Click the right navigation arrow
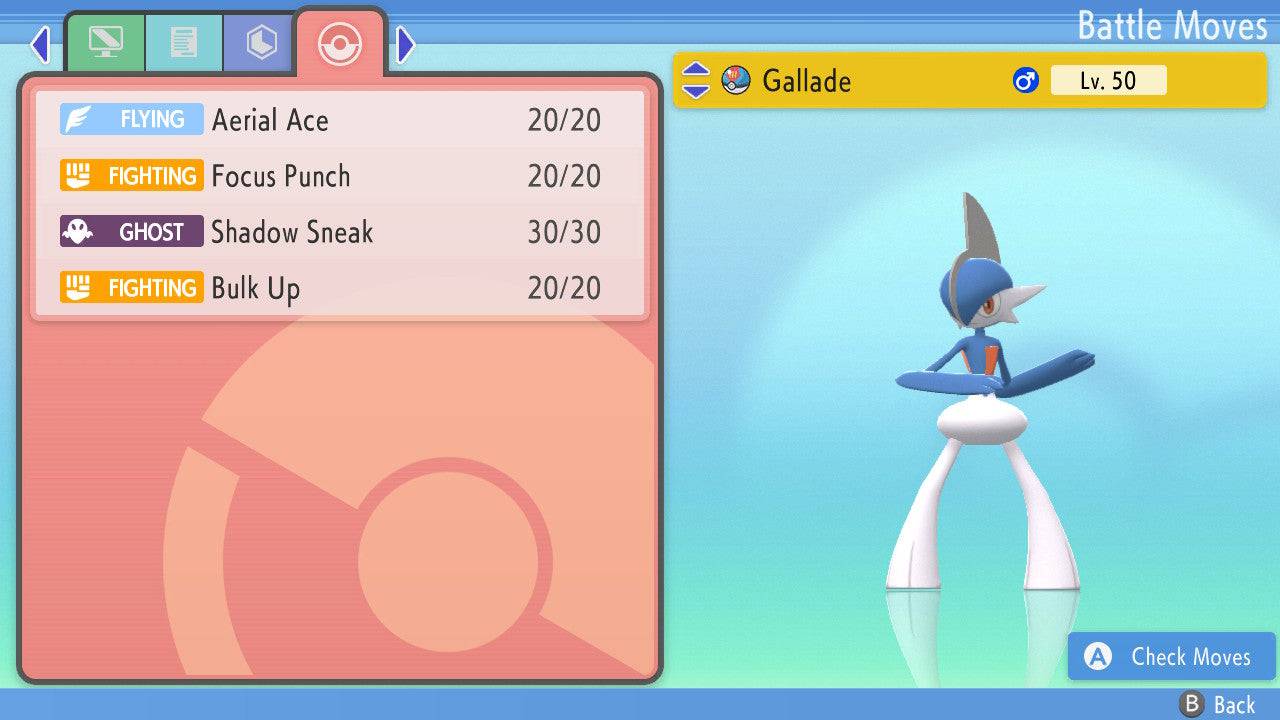 pos(404,44)
